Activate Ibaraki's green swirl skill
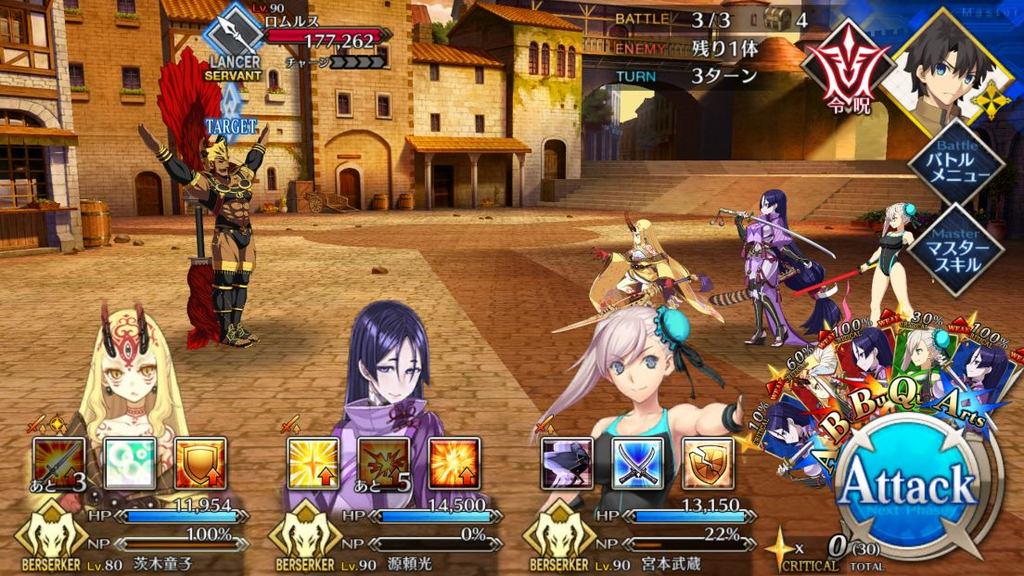 tap(130, 464)
